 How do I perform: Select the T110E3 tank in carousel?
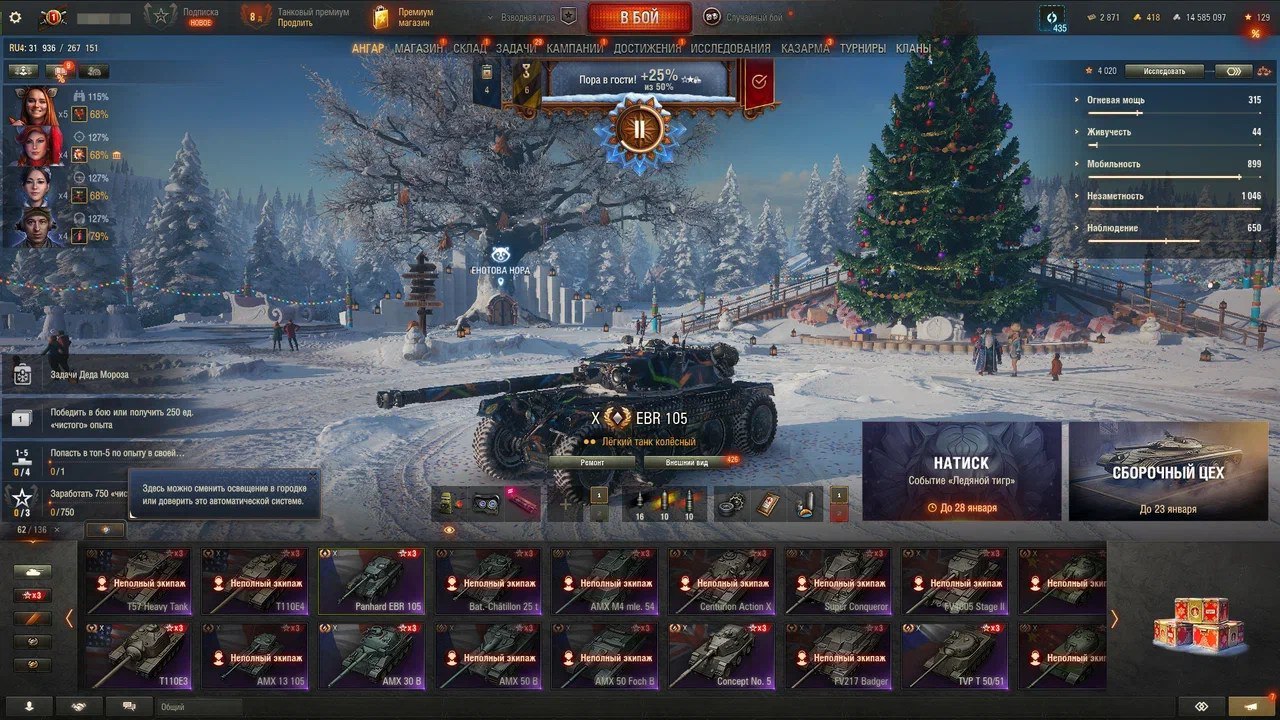pos(139,656)
